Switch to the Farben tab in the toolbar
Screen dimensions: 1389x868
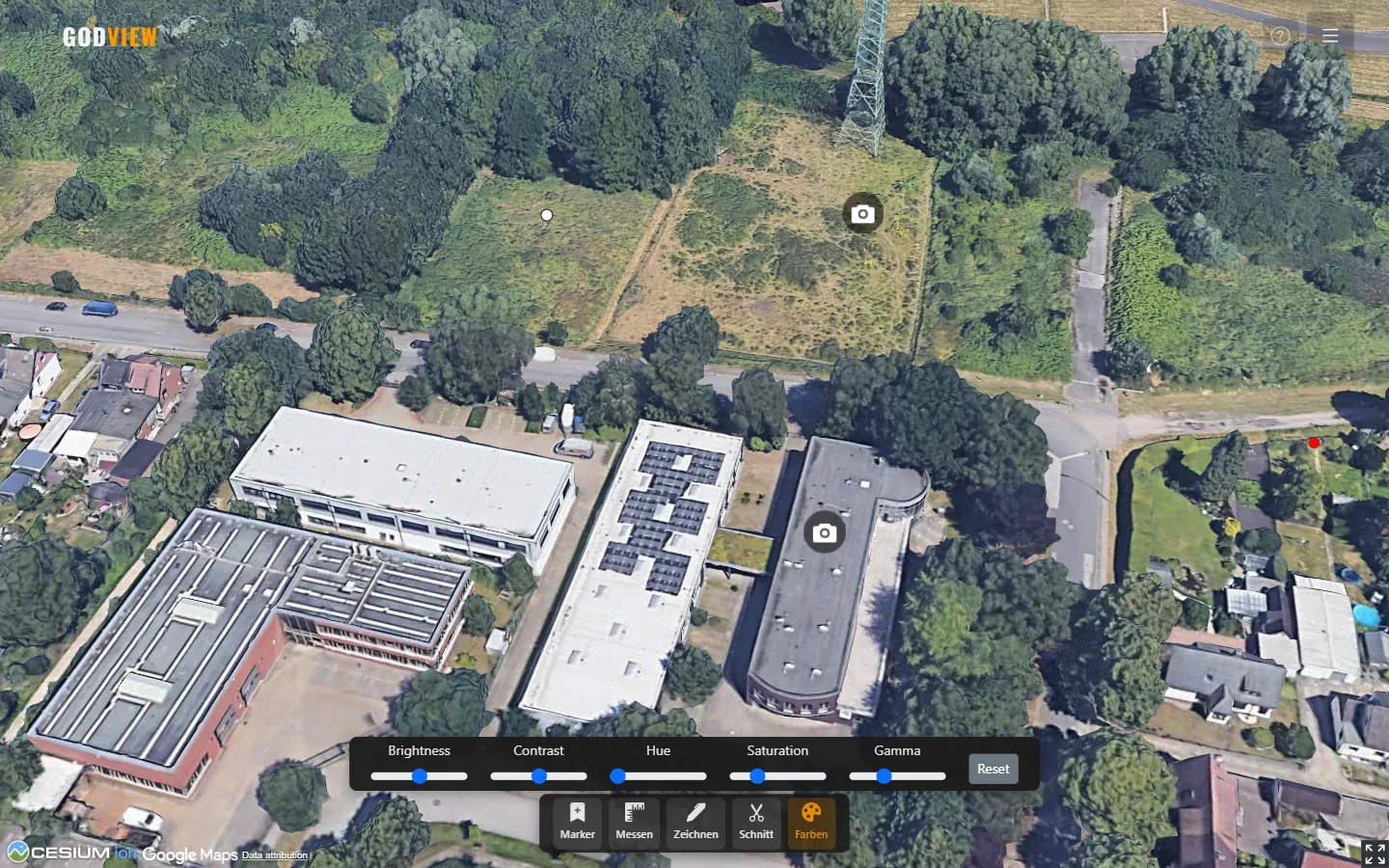click(x=811, y=823)
